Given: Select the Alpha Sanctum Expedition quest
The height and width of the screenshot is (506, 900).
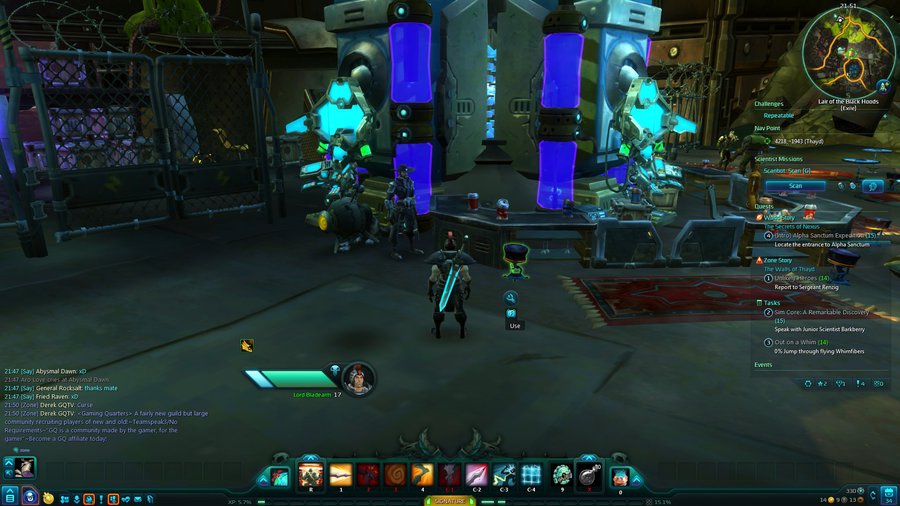Looking at the screenshot, I should (826, 235).
